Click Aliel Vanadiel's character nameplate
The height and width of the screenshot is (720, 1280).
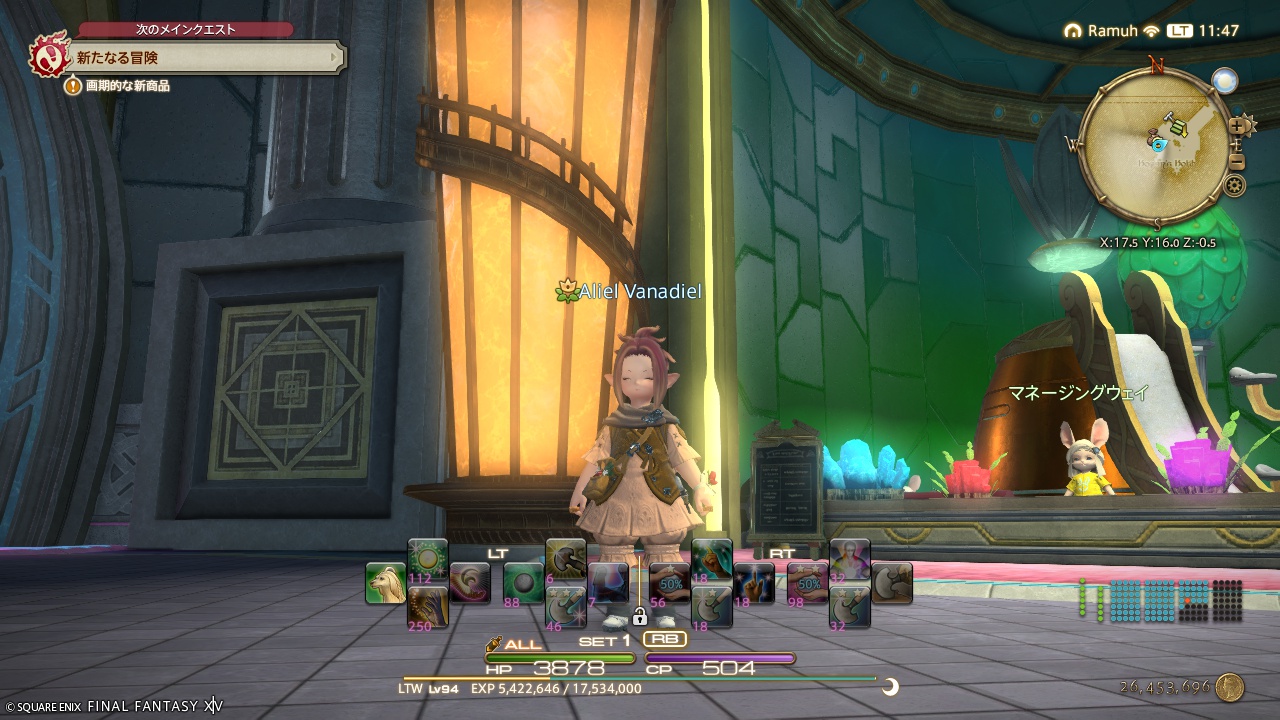630,291
